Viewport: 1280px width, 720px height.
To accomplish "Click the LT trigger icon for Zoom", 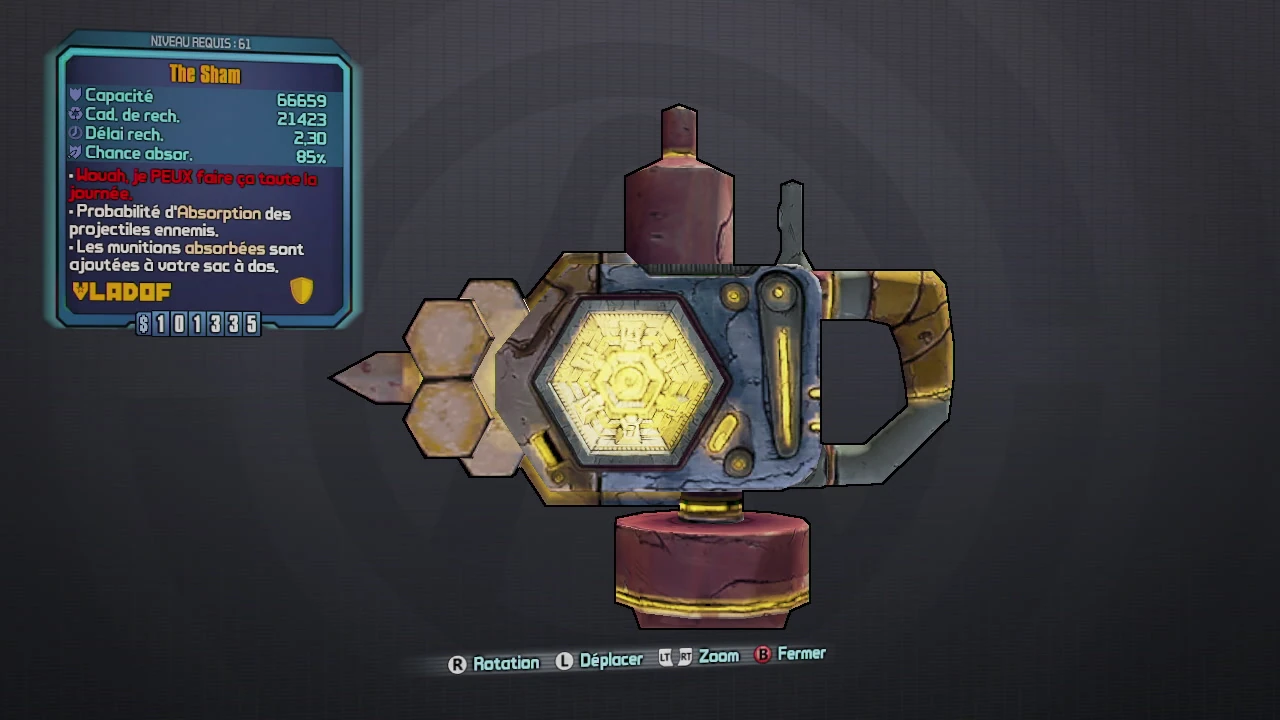I will click(x=663, y=658).
